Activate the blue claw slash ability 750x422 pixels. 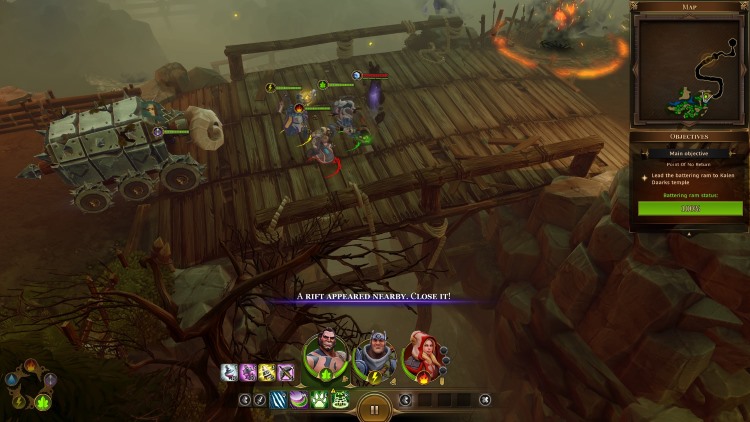click(278, 400)
